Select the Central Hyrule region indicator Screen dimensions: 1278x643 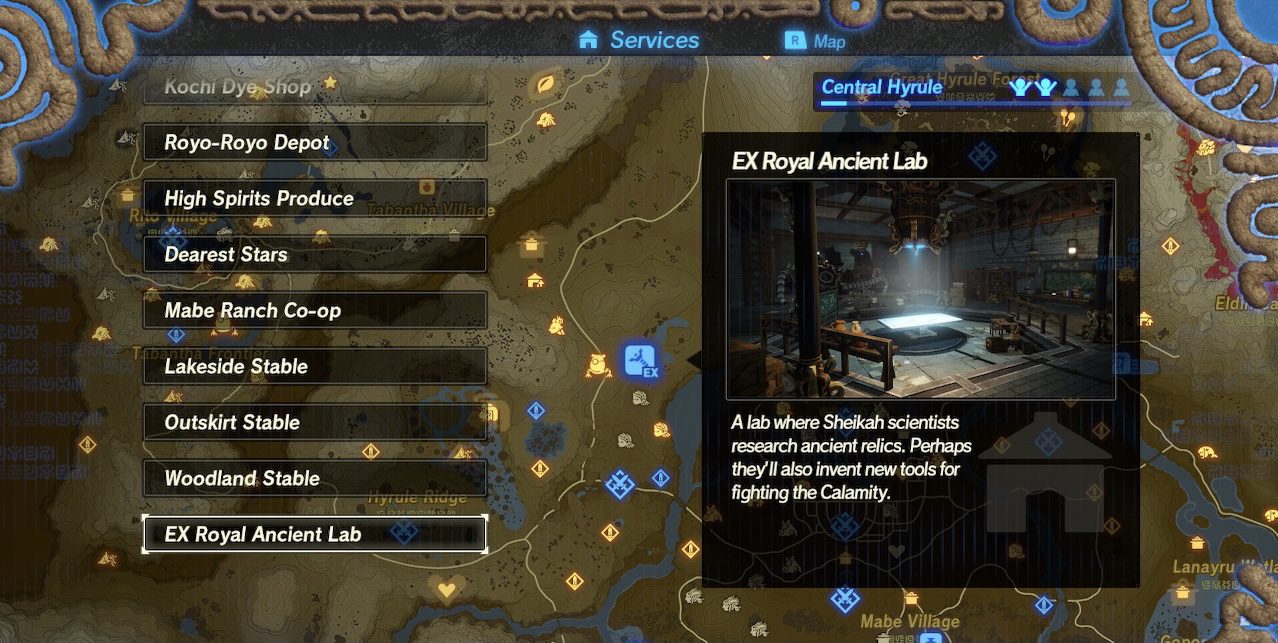[881, 88]
